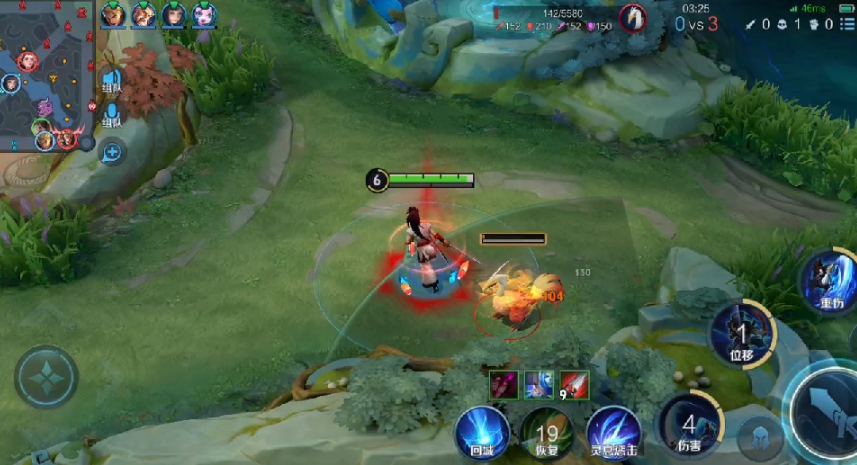The height and width of the screenshot is (465, 857).
Task: Open the scoreboard list menu icon
Action: coord(846,24)
